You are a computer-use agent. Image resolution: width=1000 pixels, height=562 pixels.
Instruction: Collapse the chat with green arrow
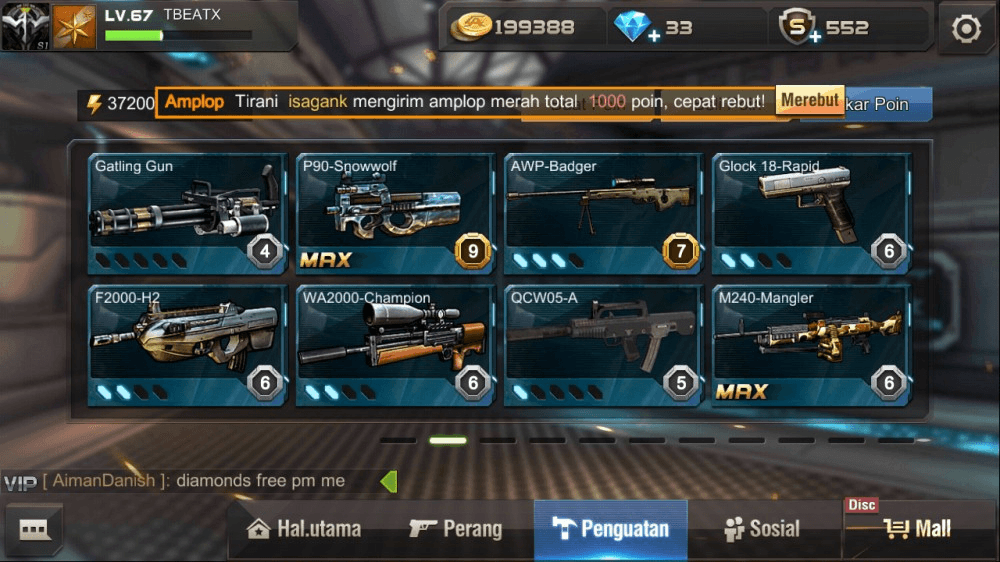pyautogui.click(x=389, y=481)
